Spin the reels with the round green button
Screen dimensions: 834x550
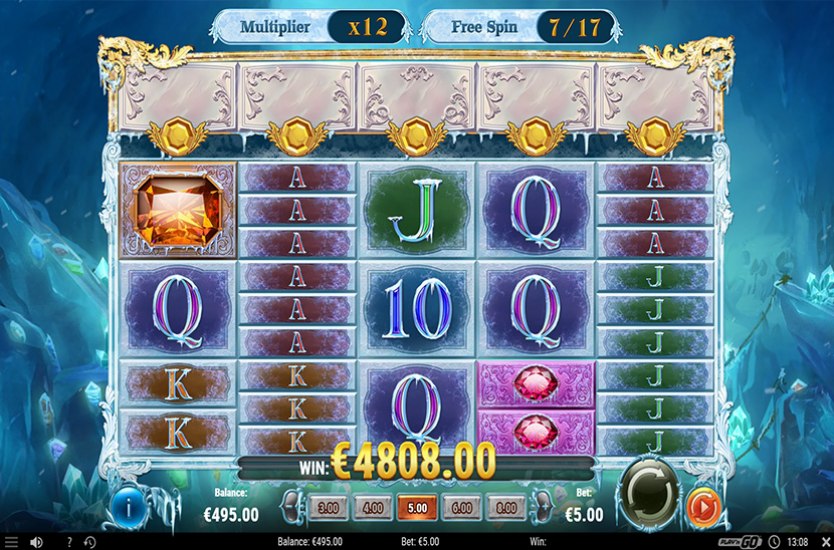(648, 496)
